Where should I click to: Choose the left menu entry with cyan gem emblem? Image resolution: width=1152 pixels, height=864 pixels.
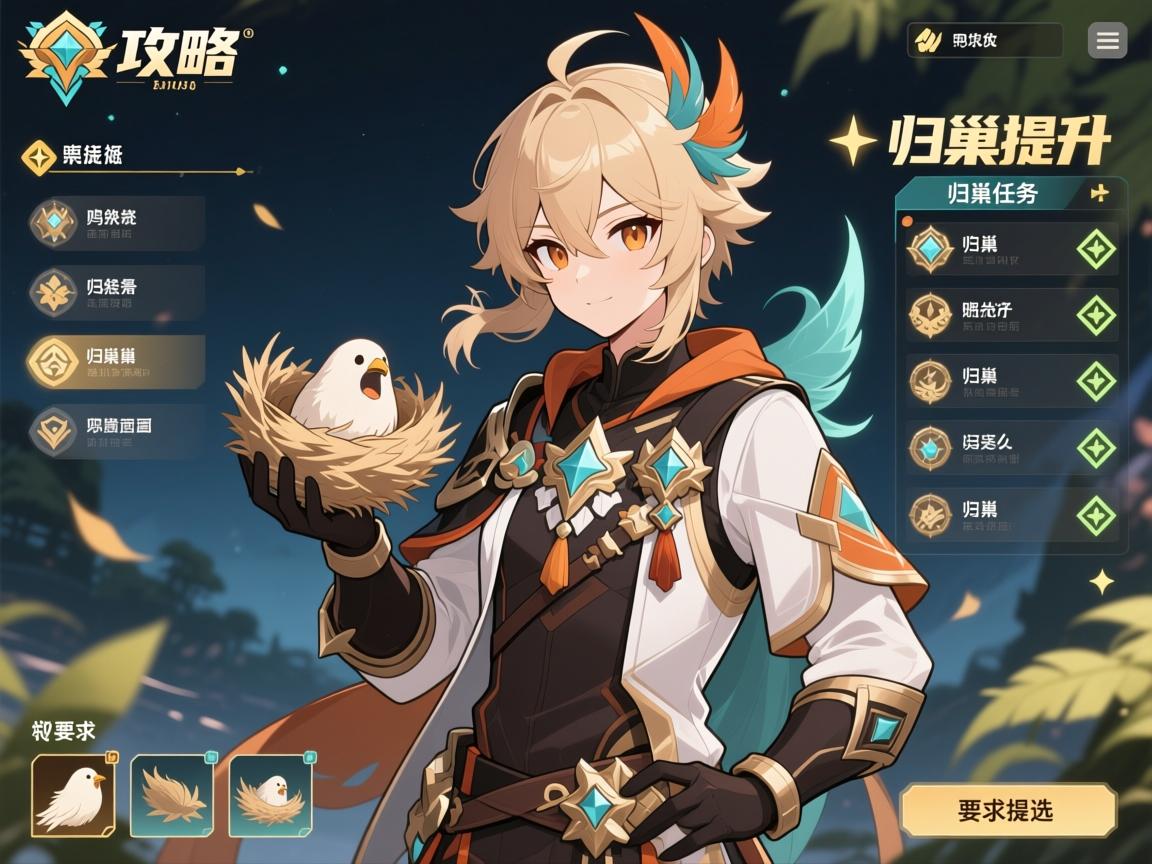click(116, 223)
